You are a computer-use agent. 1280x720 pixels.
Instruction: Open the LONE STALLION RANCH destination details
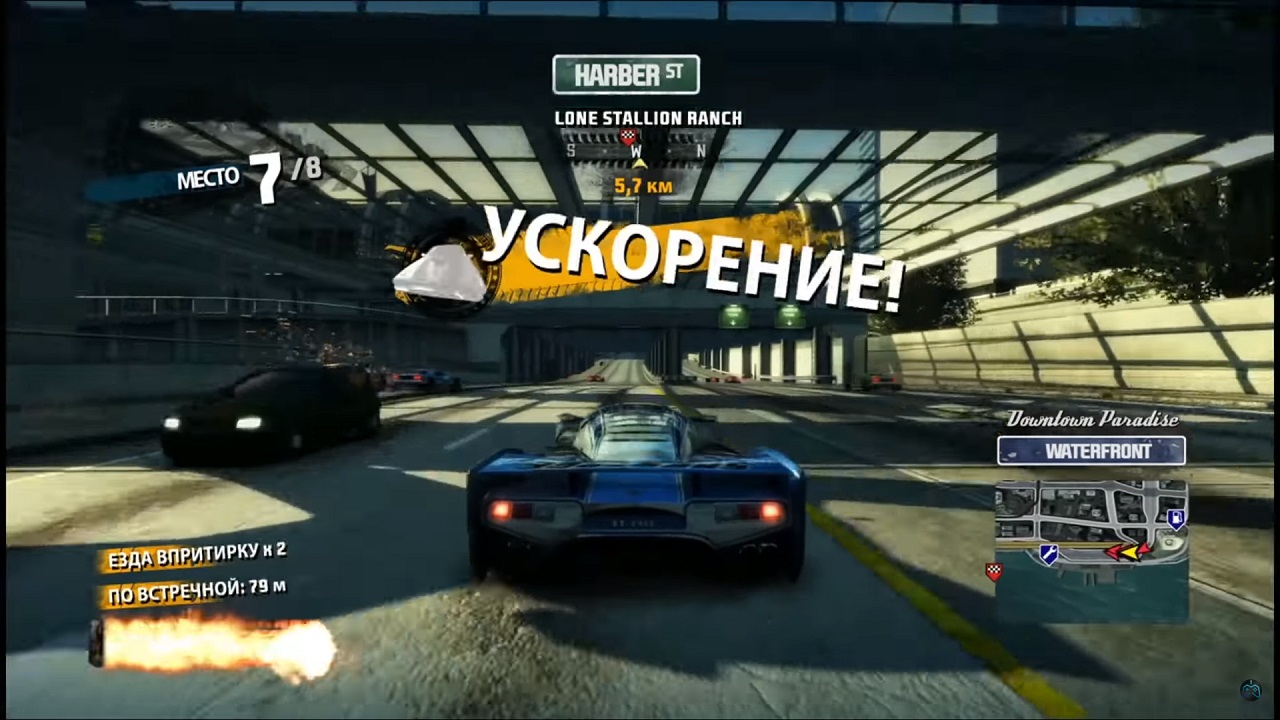click(649, 117)
